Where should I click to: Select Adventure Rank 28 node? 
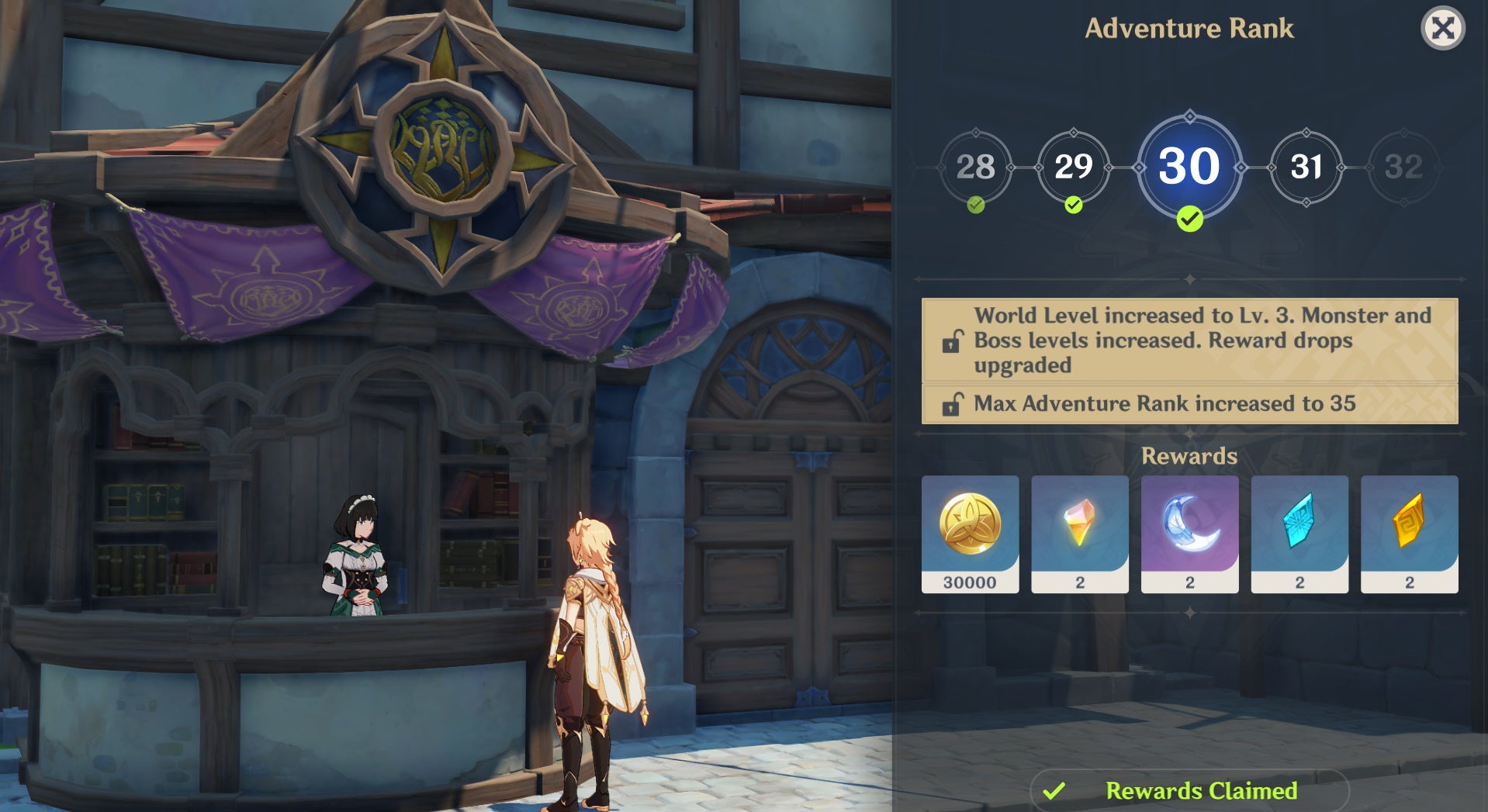tap(975, 167)
